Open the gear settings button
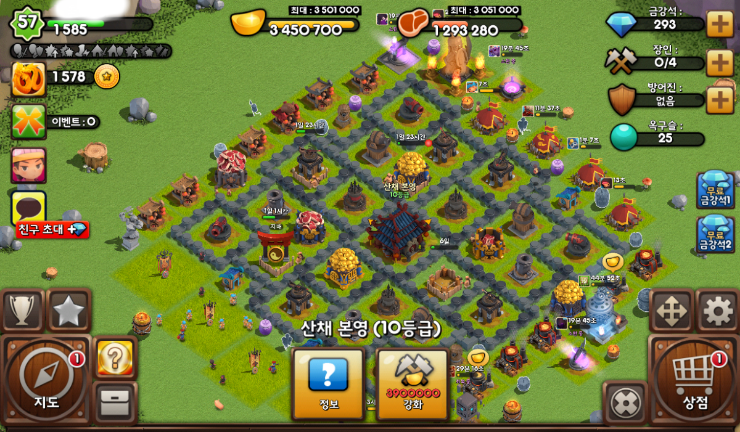 717,311
